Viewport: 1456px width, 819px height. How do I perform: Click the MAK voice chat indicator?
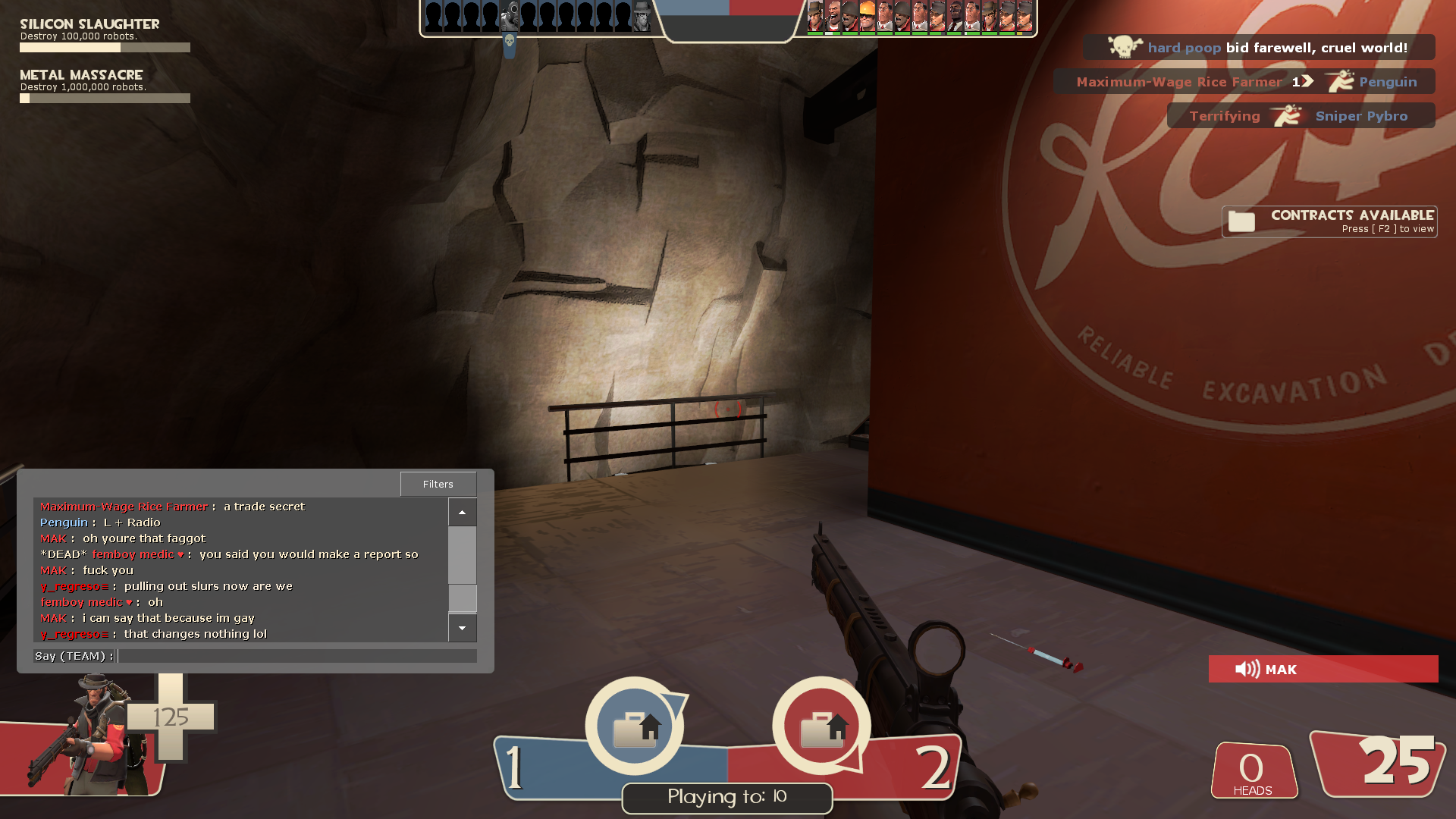click(x=1323, y=669)
